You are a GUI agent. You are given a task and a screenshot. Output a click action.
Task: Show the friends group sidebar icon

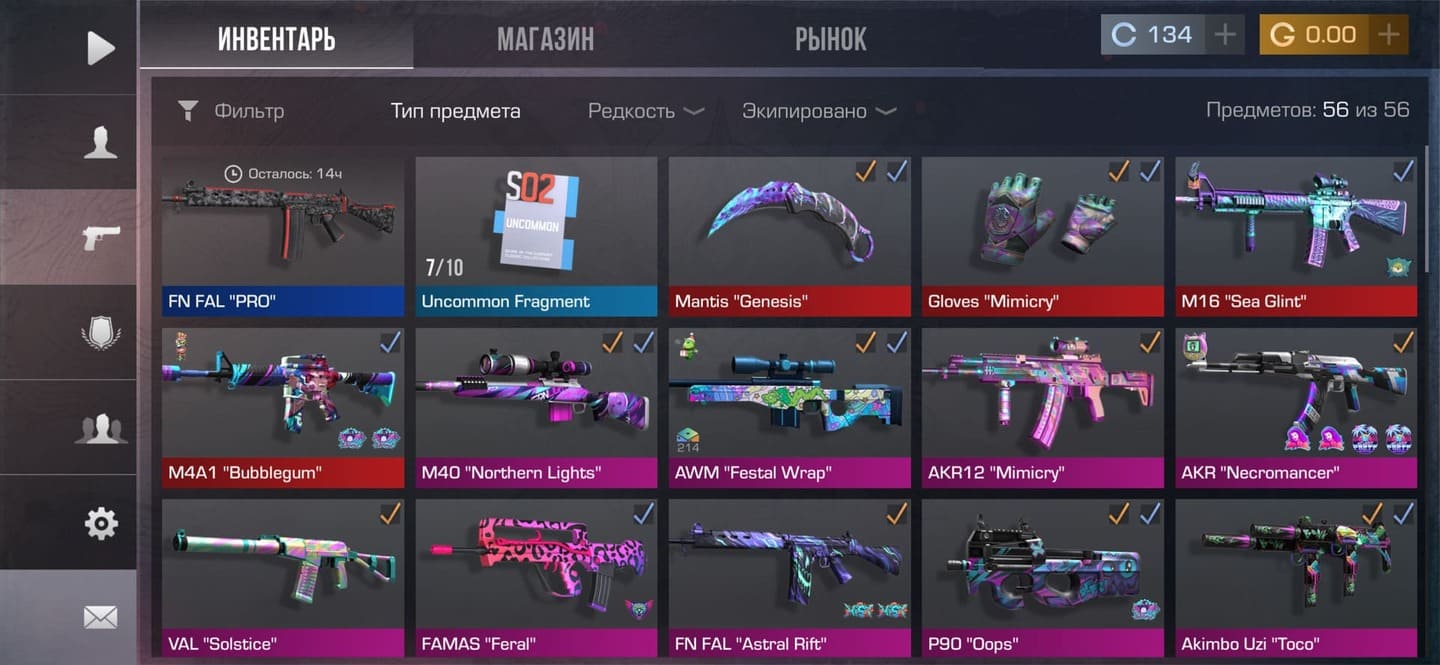pyautogui.click(x=100, y=428)
